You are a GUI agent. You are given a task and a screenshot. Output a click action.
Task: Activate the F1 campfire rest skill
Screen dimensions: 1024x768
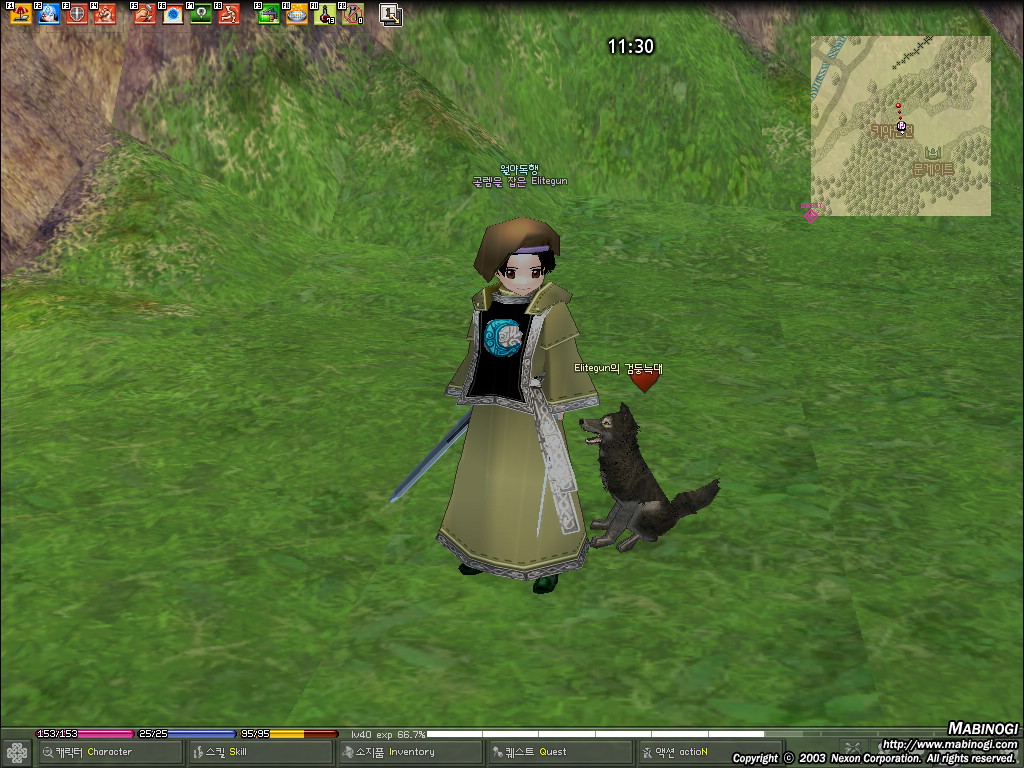pyautogui.click(x=20, y=14)
